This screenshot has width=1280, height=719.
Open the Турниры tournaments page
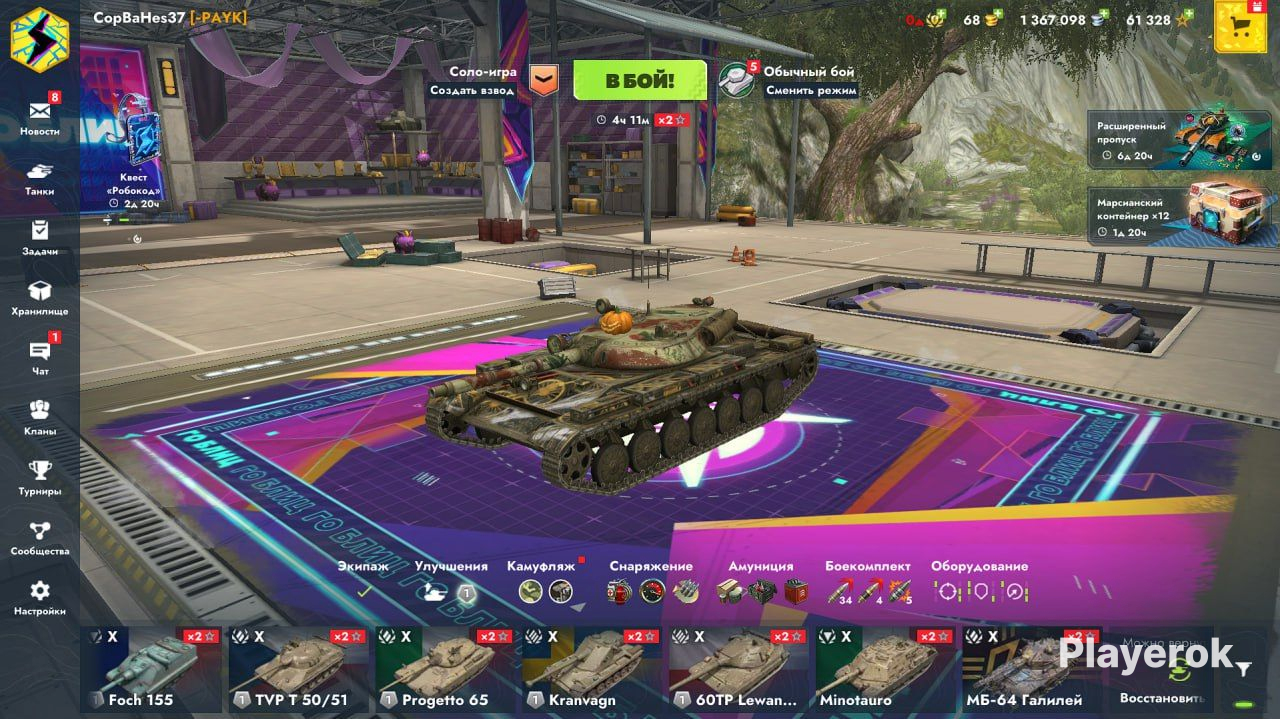pyautogui.click(x=40, y=476)
